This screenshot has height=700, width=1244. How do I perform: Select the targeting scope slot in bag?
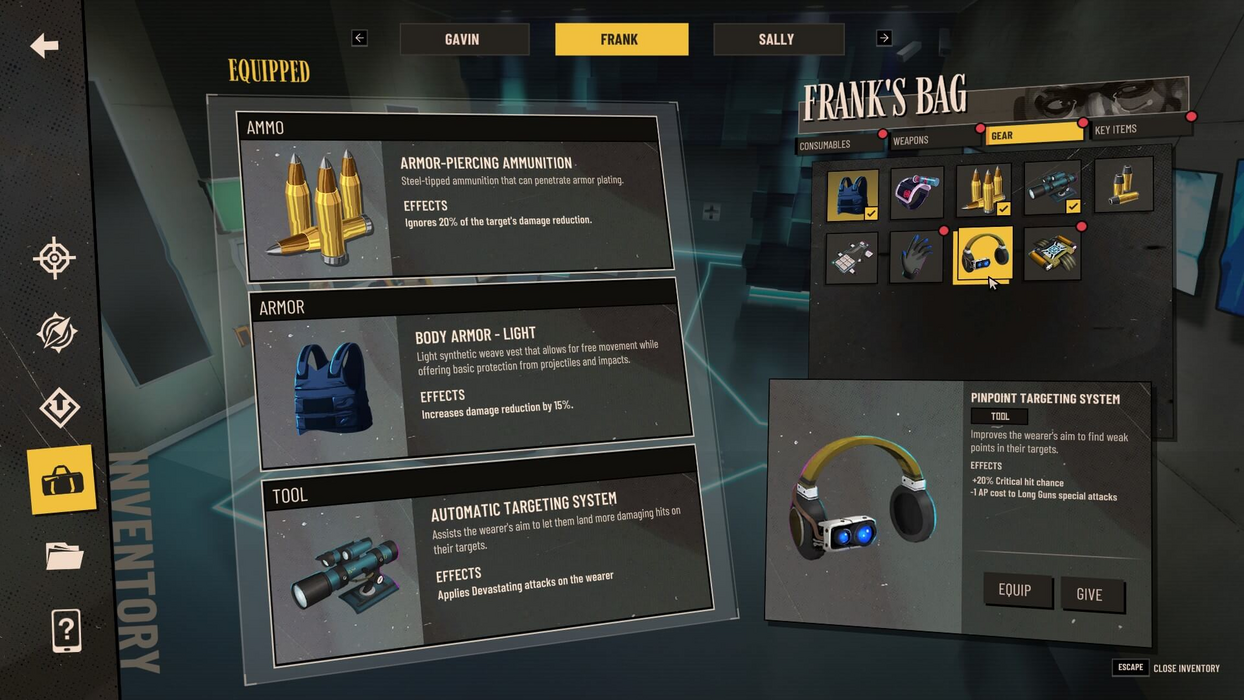(x=1052, y=188)
